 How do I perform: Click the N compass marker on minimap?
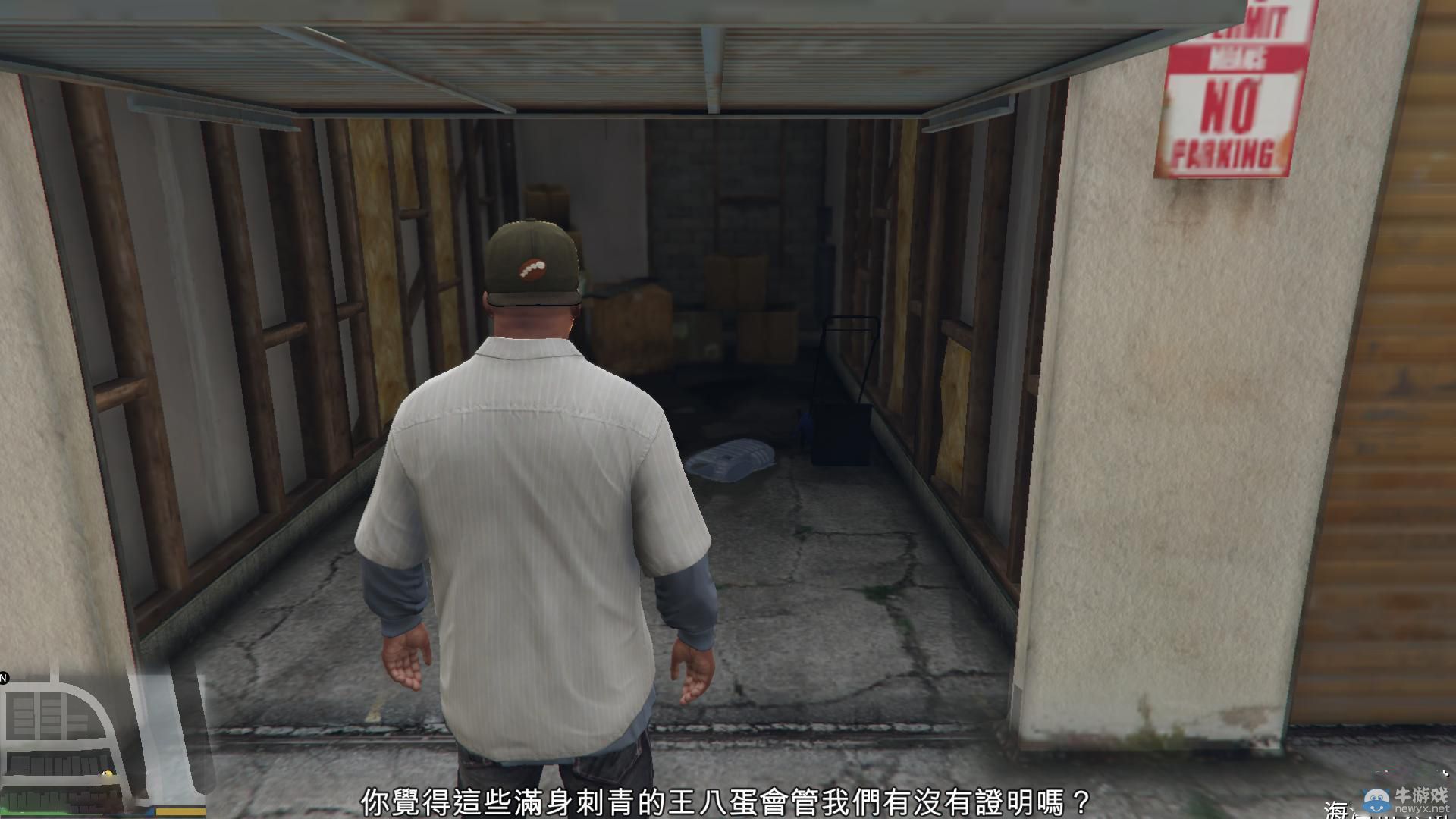(5, 679)
